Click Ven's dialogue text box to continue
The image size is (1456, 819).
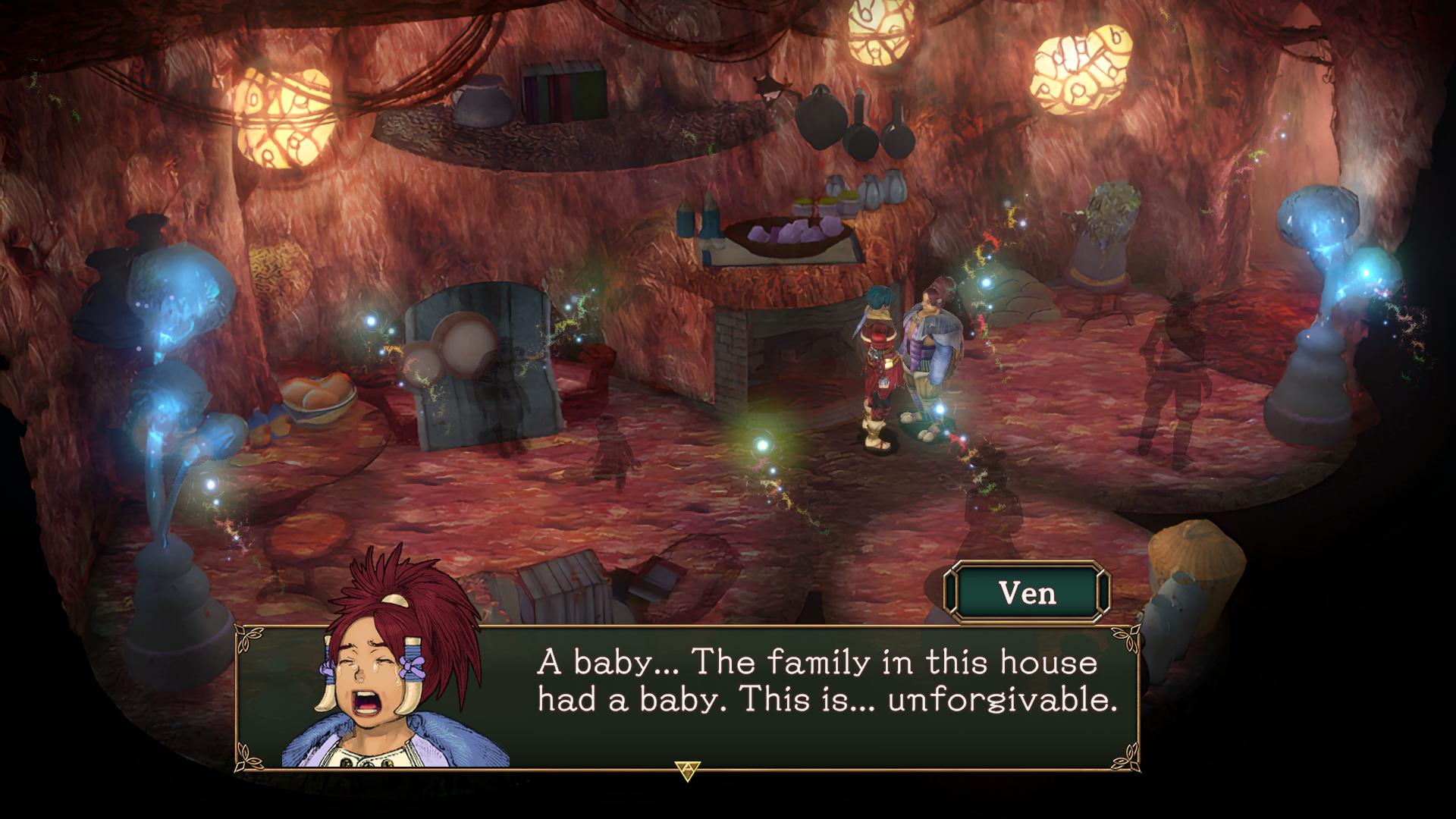coord(825,696)
